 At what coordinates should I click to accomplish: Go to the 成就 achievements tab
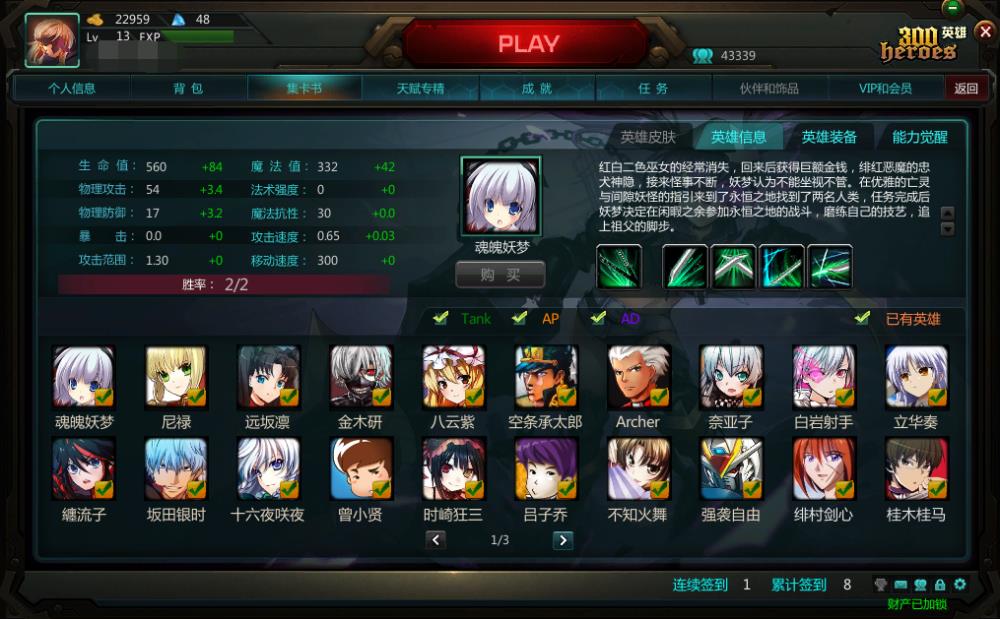click(537, 88)
